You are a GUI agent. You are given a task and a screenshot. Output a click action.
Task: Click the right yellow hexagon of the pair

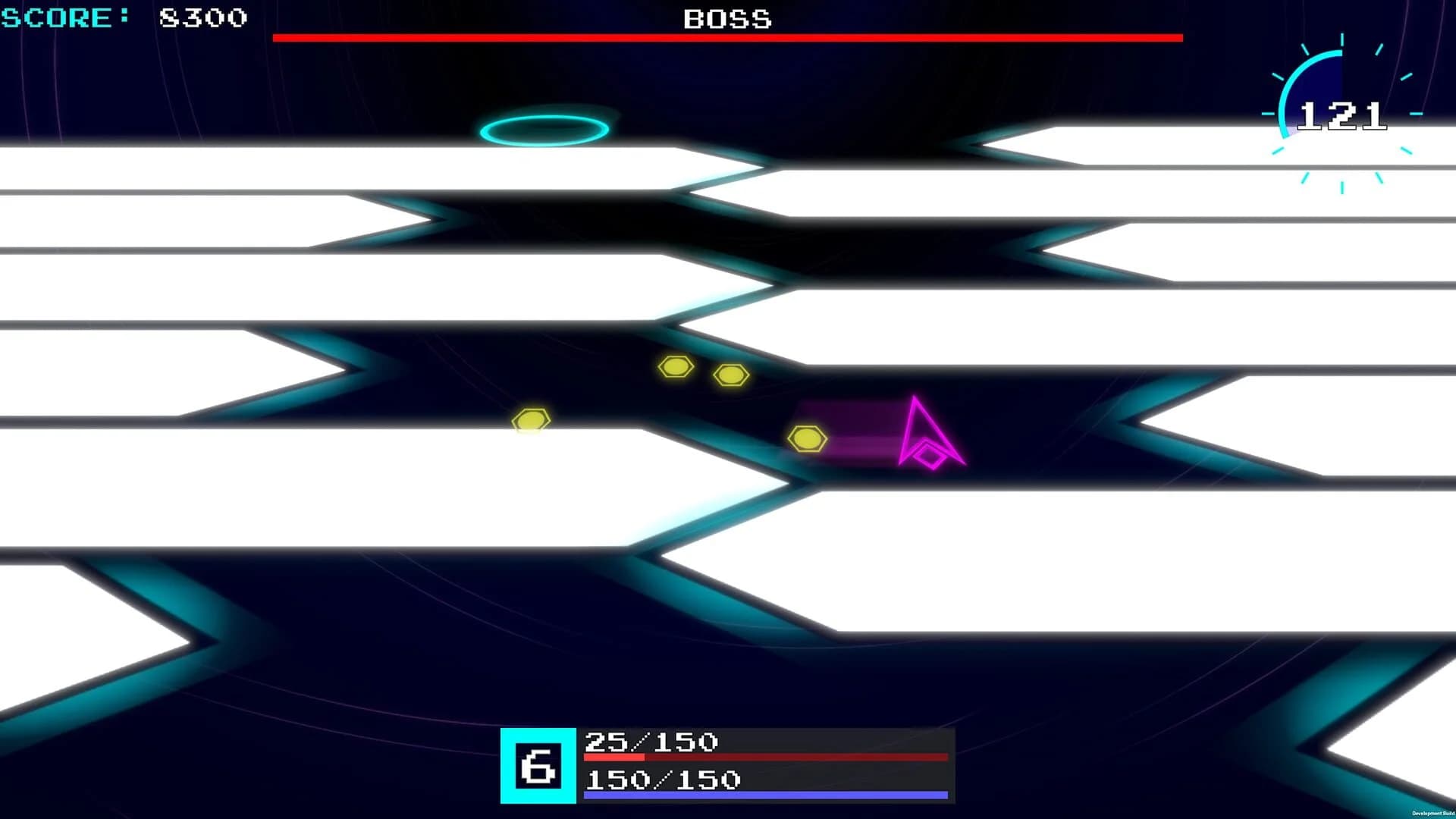(730, 373)
